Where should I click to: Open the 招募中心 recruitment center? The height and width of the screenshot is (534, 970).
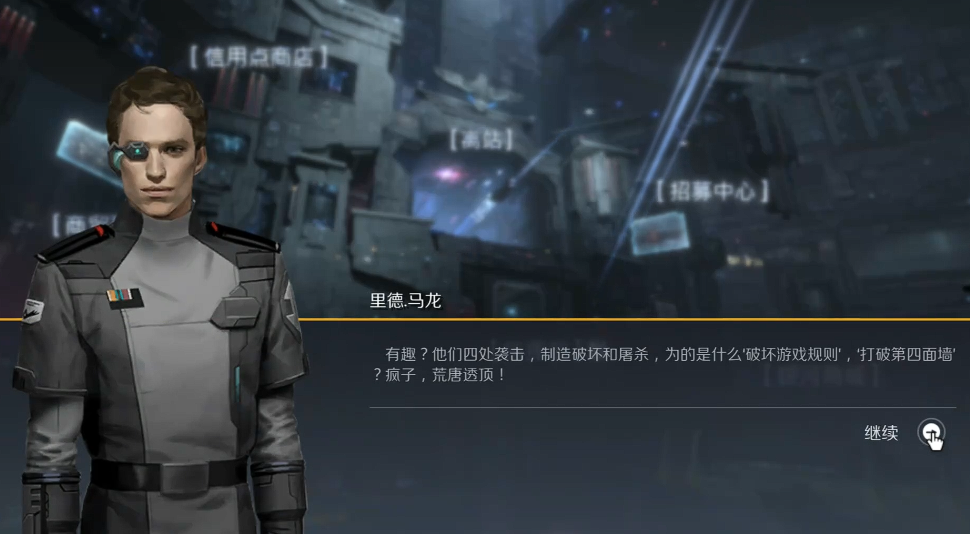pos(713,191)
